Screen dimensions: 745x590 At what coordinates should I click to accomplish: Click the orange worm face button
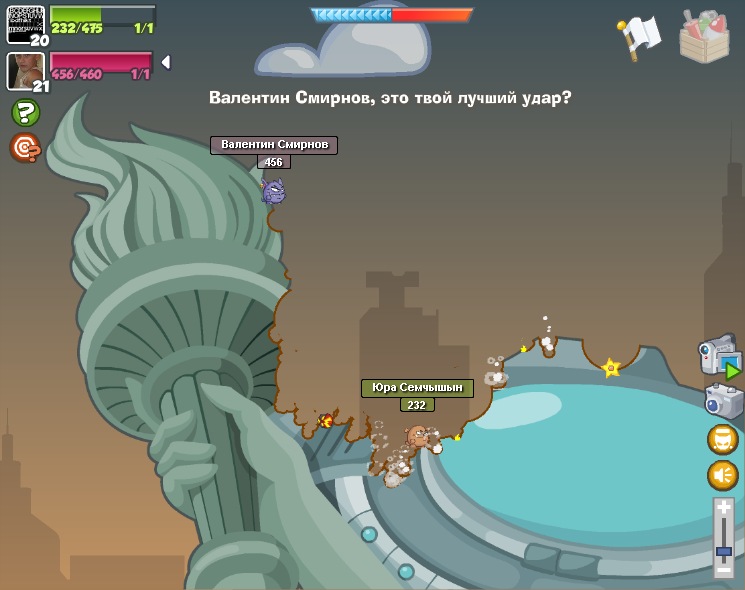pyautogui.click(x=722, y=439)
